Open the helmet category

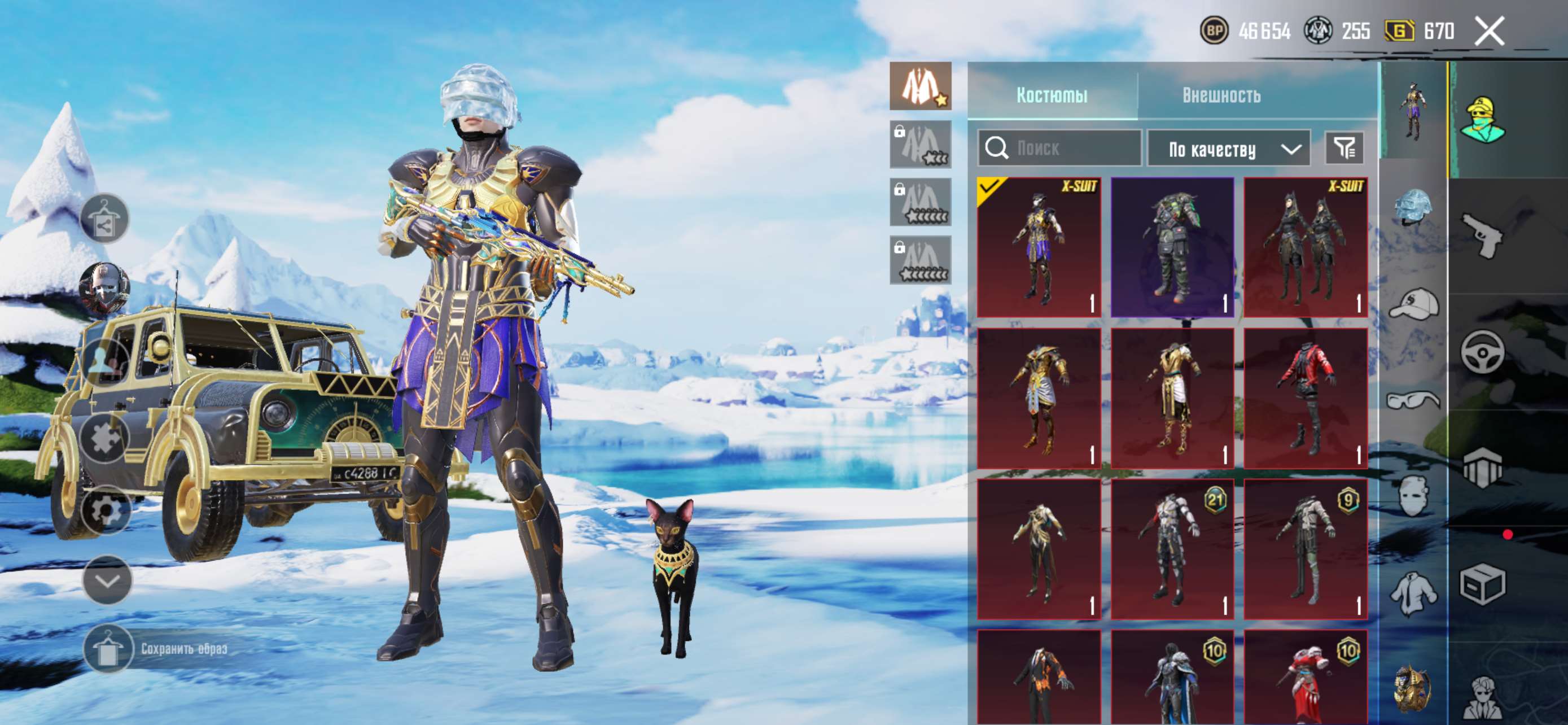(1413, 207)
